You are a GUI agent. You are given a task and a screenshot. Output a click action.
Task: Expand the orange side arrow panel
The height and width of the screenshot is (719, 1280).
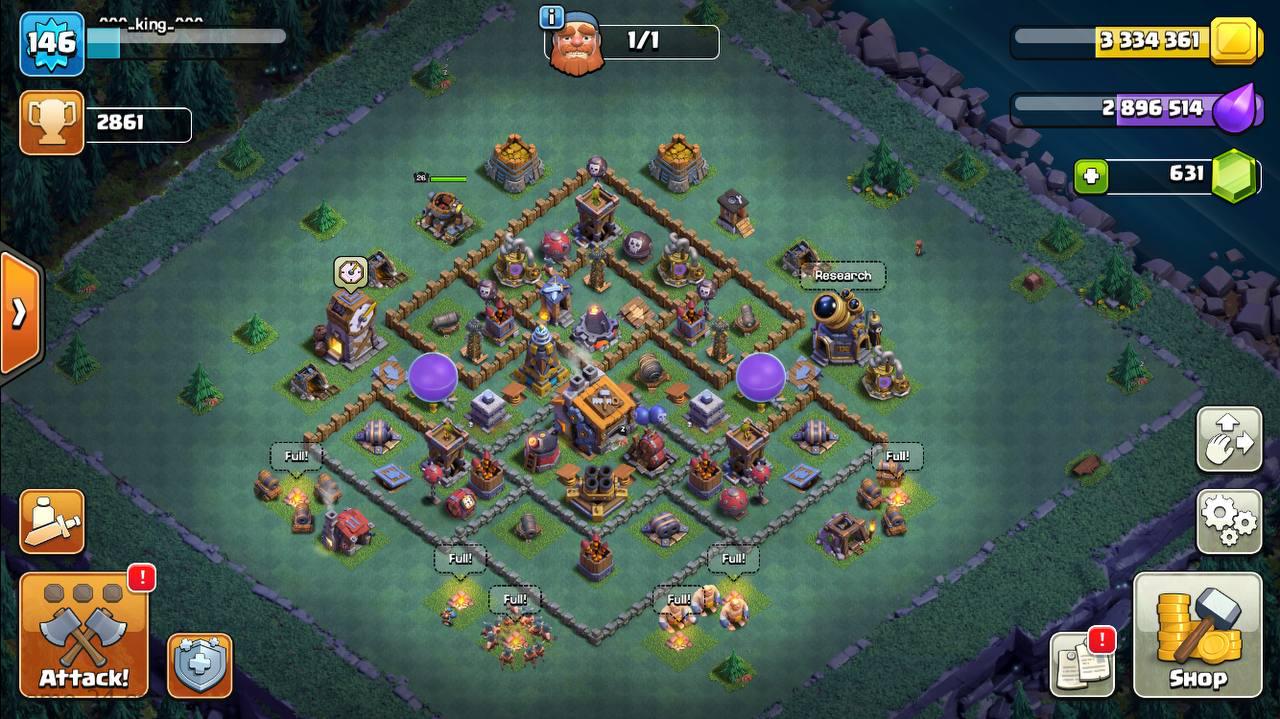coord(19,313)
